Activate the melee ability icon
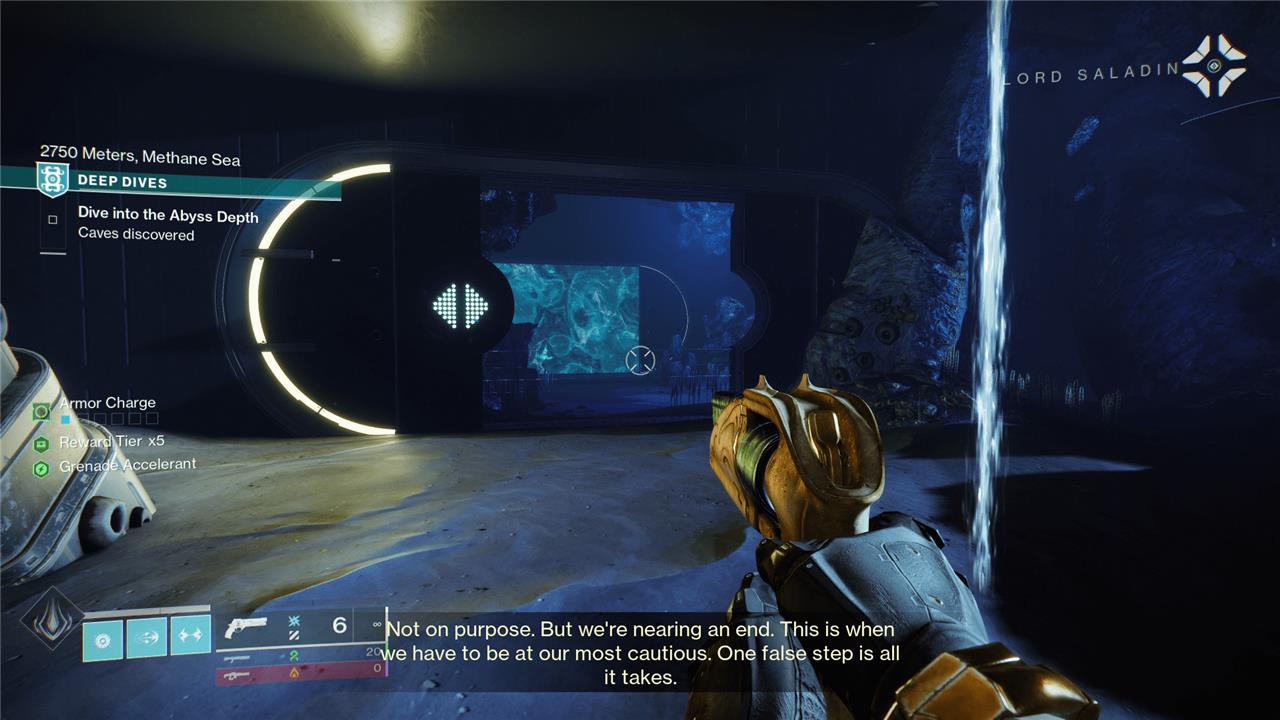Screen dimensions: 1280x720 click(146, 637)
